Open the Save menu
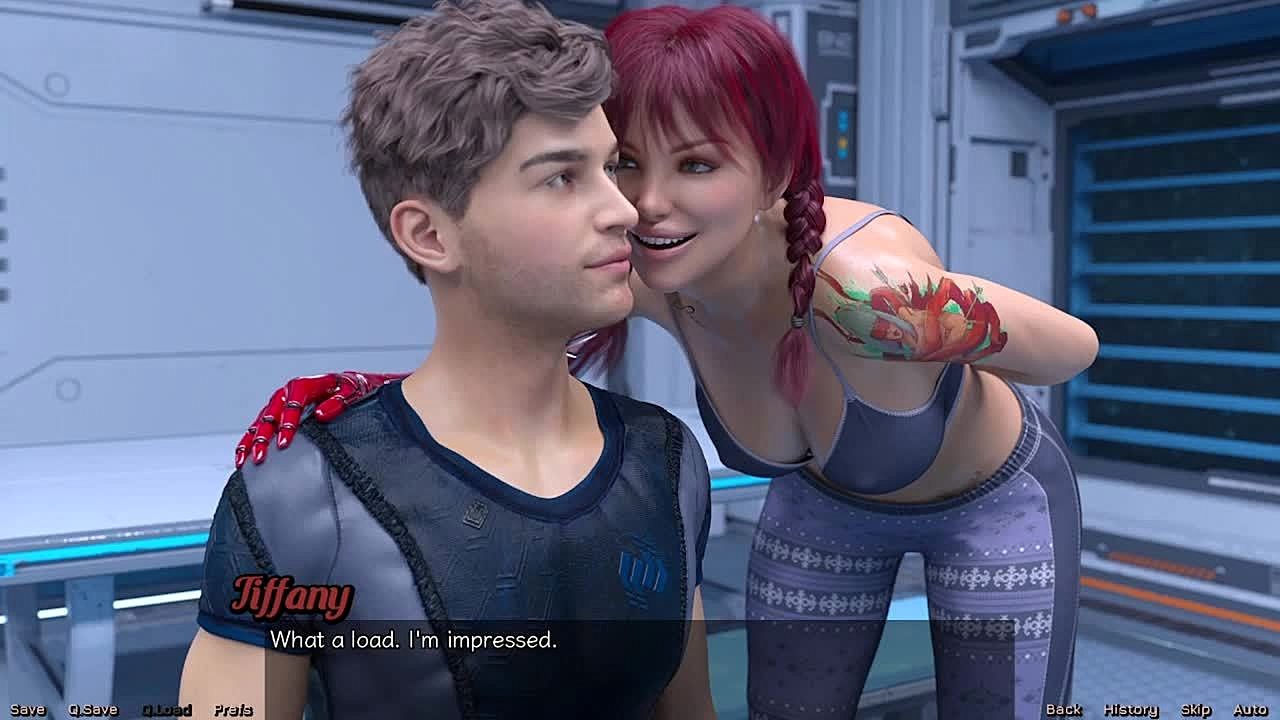The width and height of the screenshot is (1280, 720). 27,710
